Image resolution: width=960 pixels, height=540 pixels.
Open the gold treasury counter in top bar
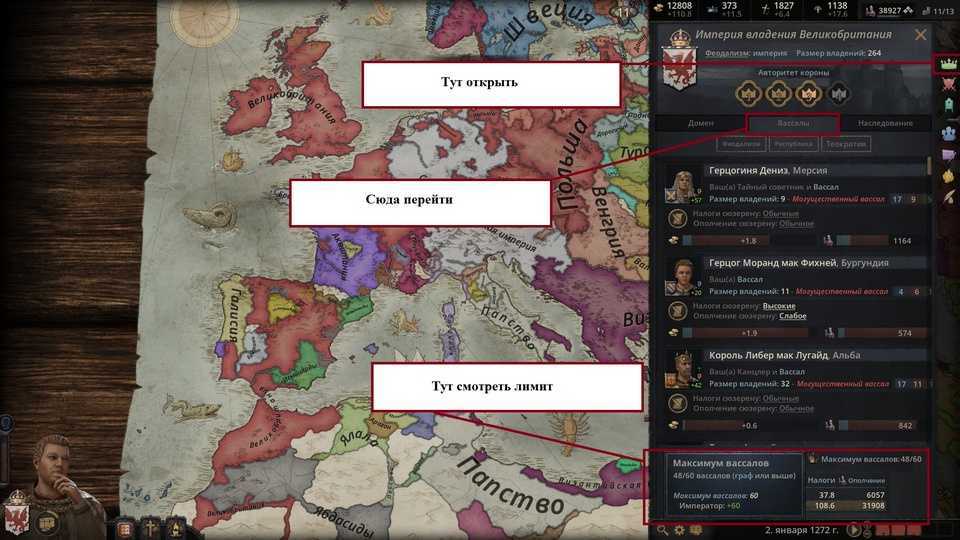671,10
